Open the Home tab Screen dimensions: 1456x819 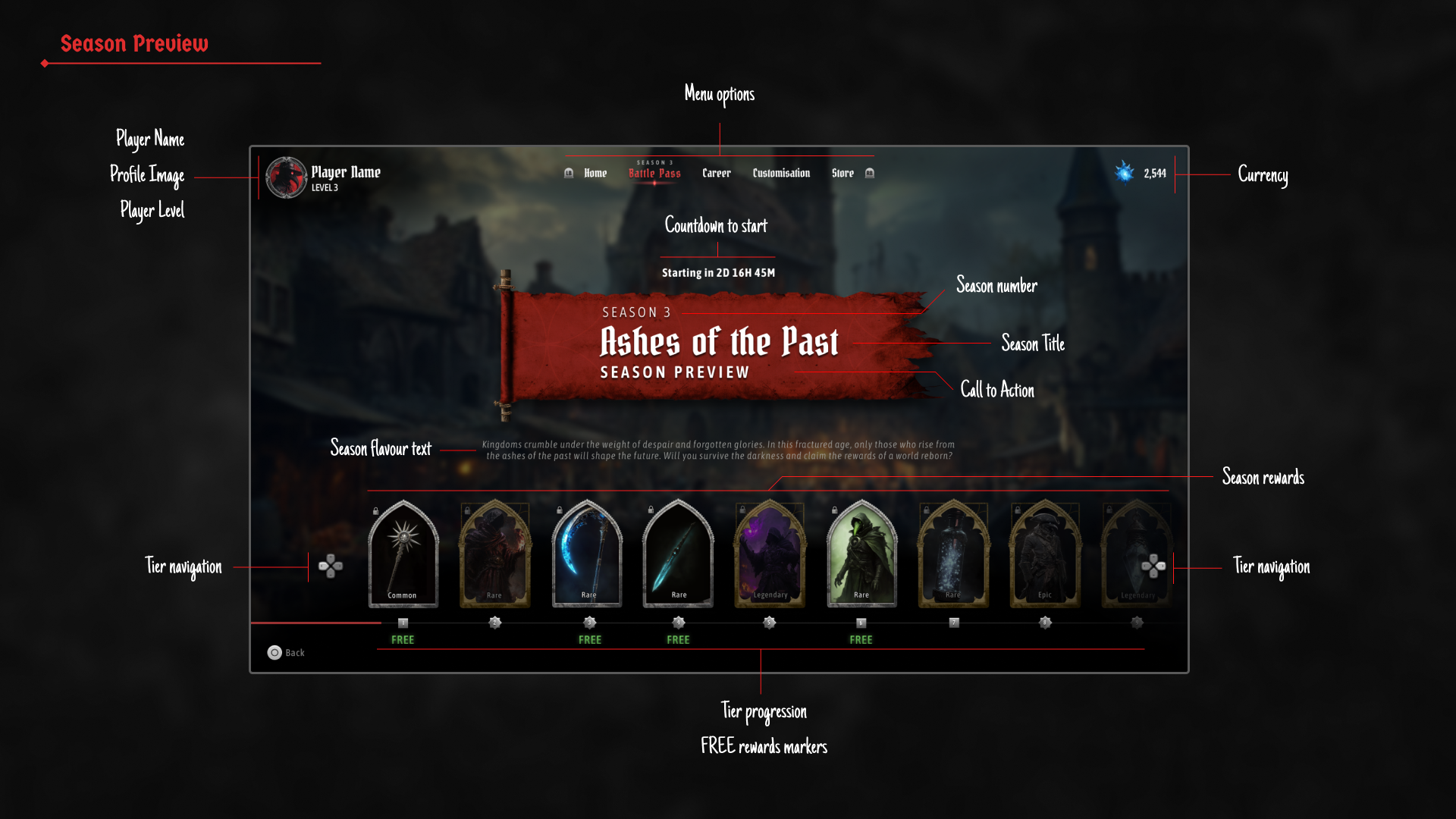tap(595, 174)
